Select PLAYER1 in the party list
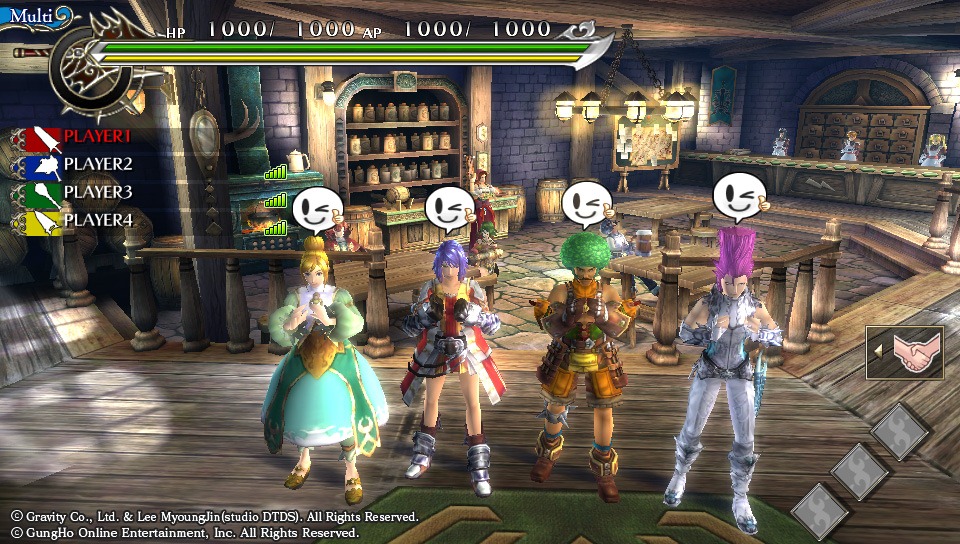Viewport: 960px width, 544px height. (86, 136)
